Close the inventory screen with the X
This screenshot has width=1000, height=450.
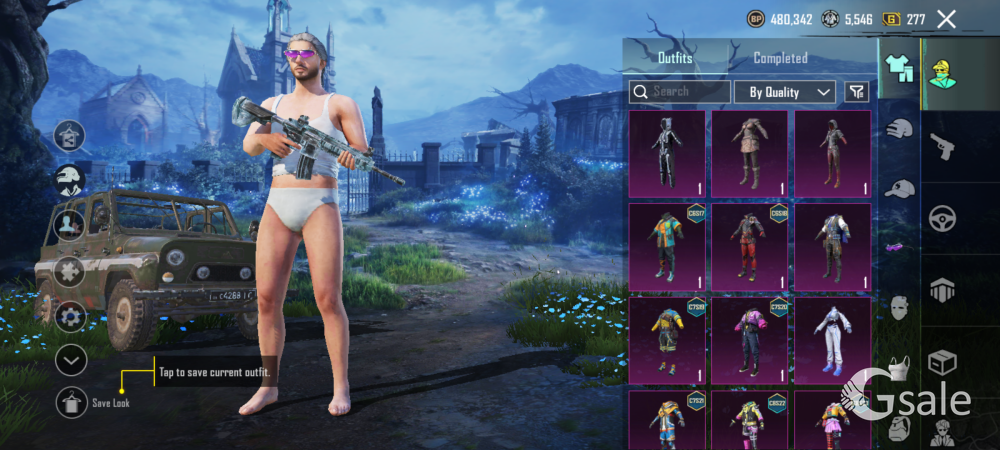coord(946,19)
